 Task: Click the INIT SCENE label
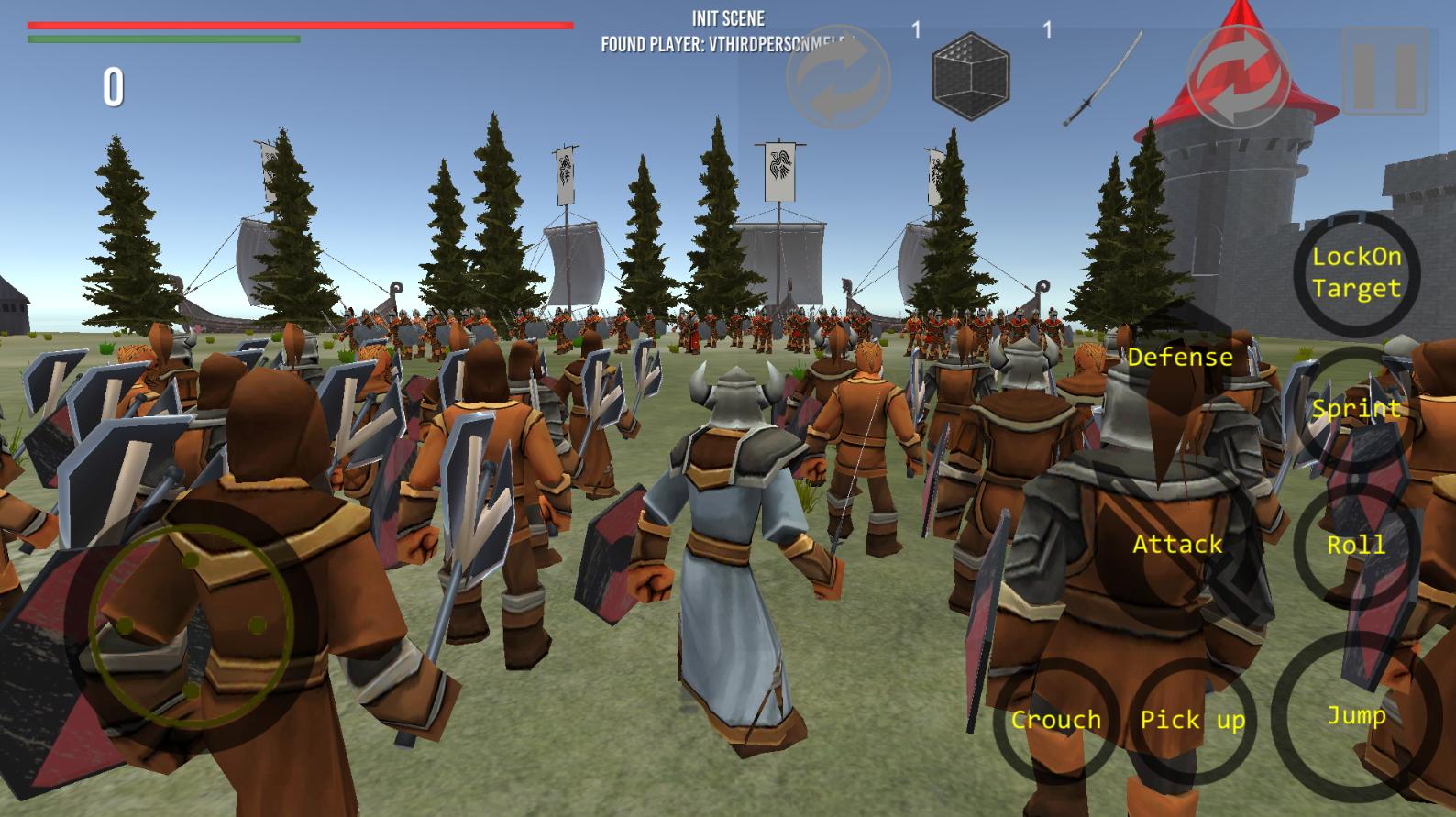point(728,15)
